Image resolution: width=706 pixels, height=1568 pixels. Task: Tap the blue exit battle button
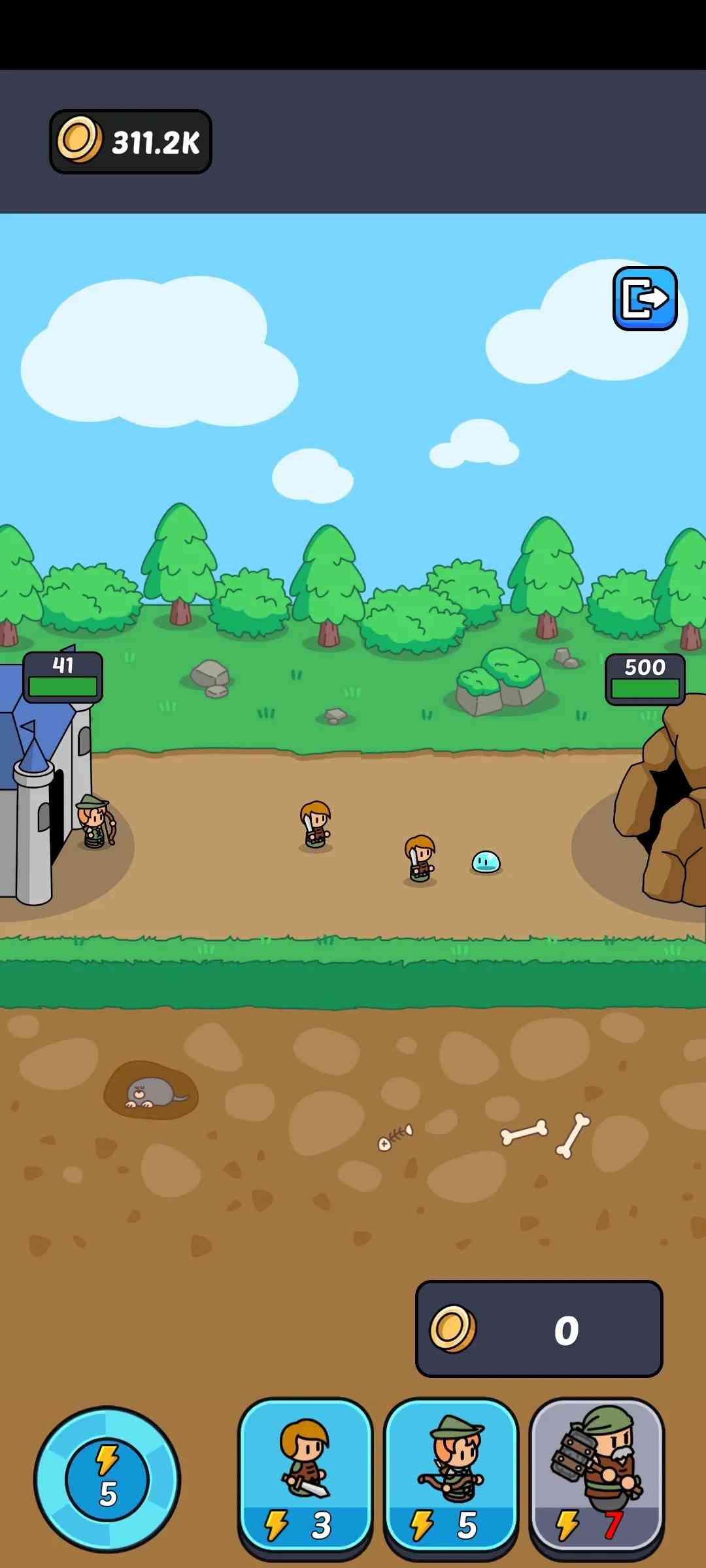click(645, 299)
